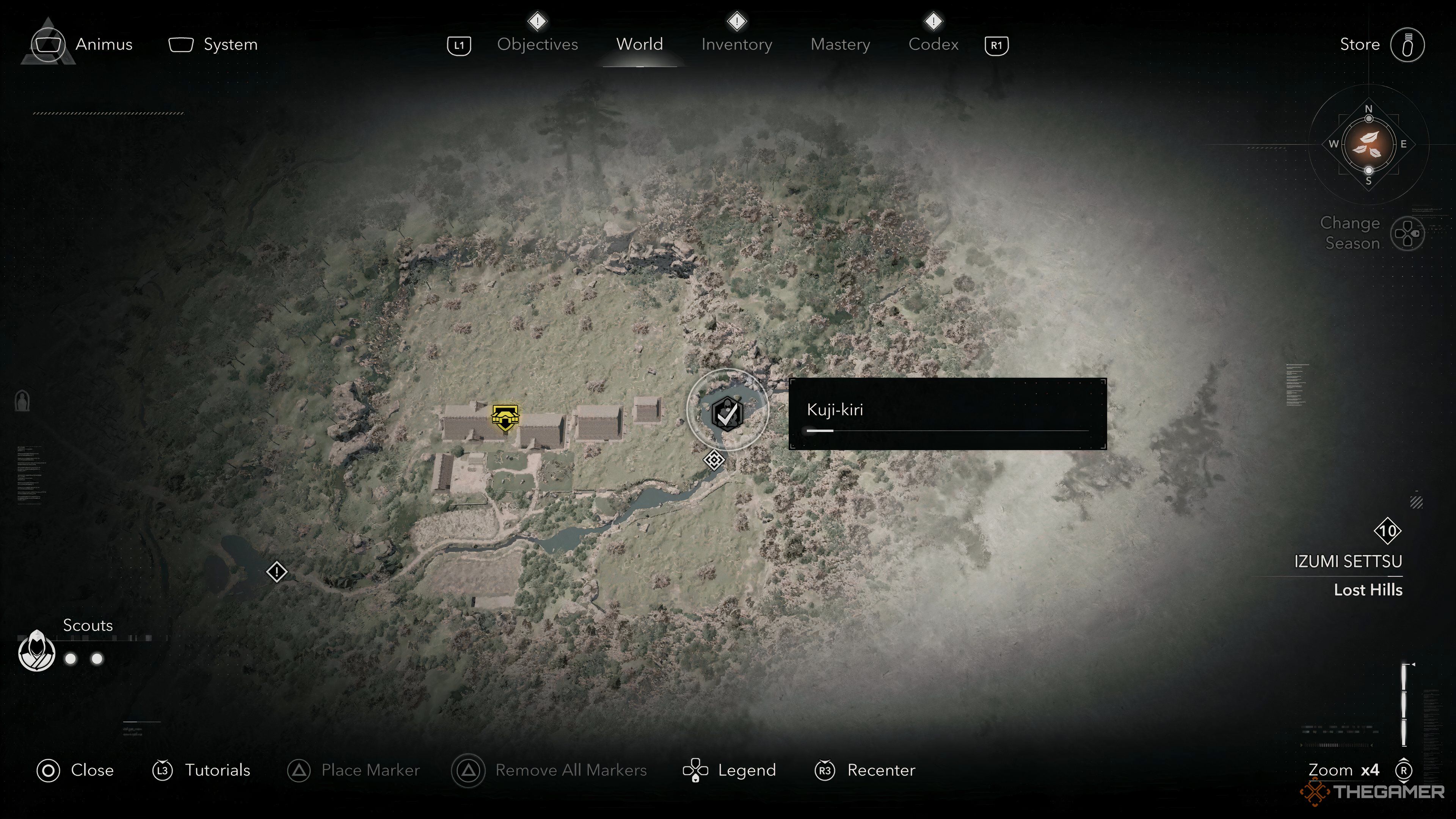
Task: Select the nested diamond marker below Kuji-kiri
Action: tap(714, 460)
